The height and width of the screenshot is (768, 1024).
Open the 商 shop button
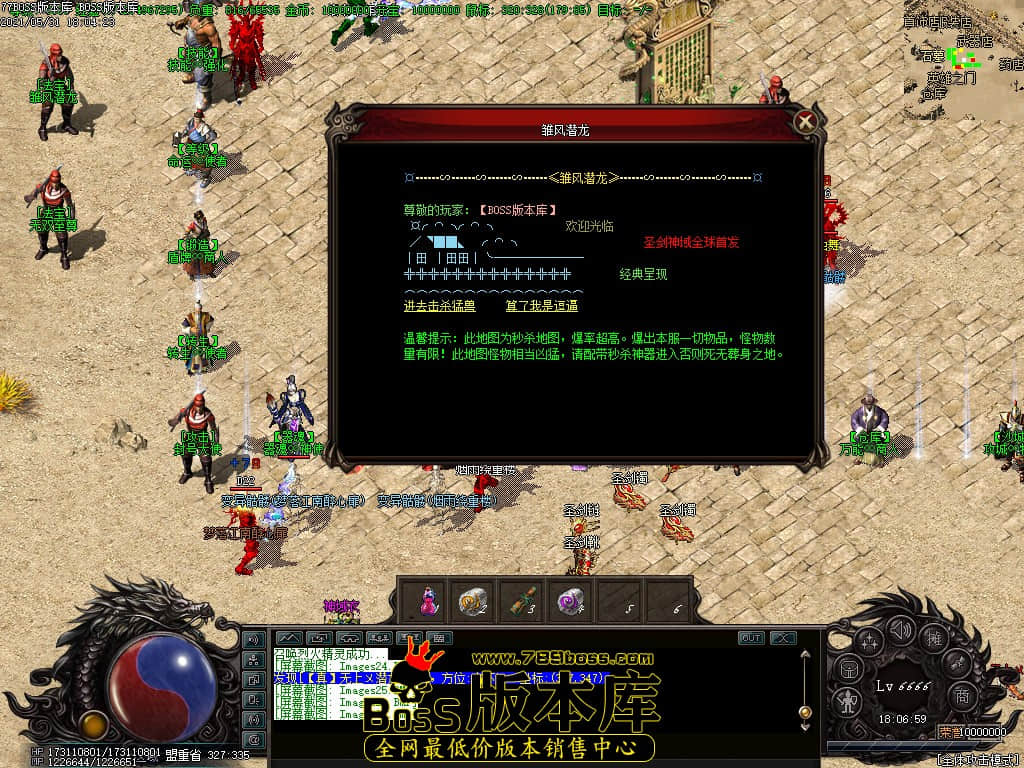click(x=961, y=696)
